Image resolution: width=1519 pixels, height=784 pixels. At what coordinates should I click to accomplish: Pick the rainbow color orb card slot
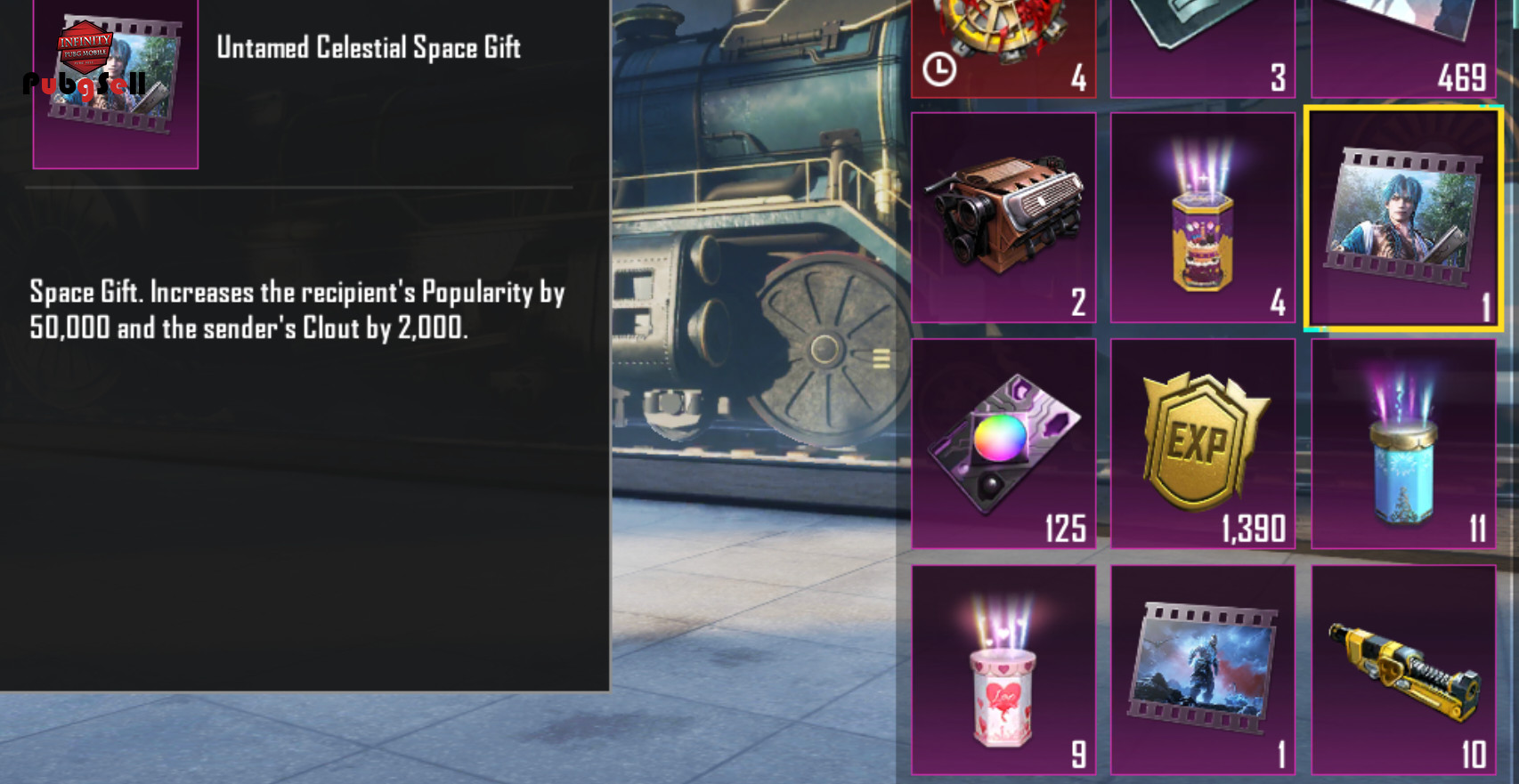[x=1003, y=443]
